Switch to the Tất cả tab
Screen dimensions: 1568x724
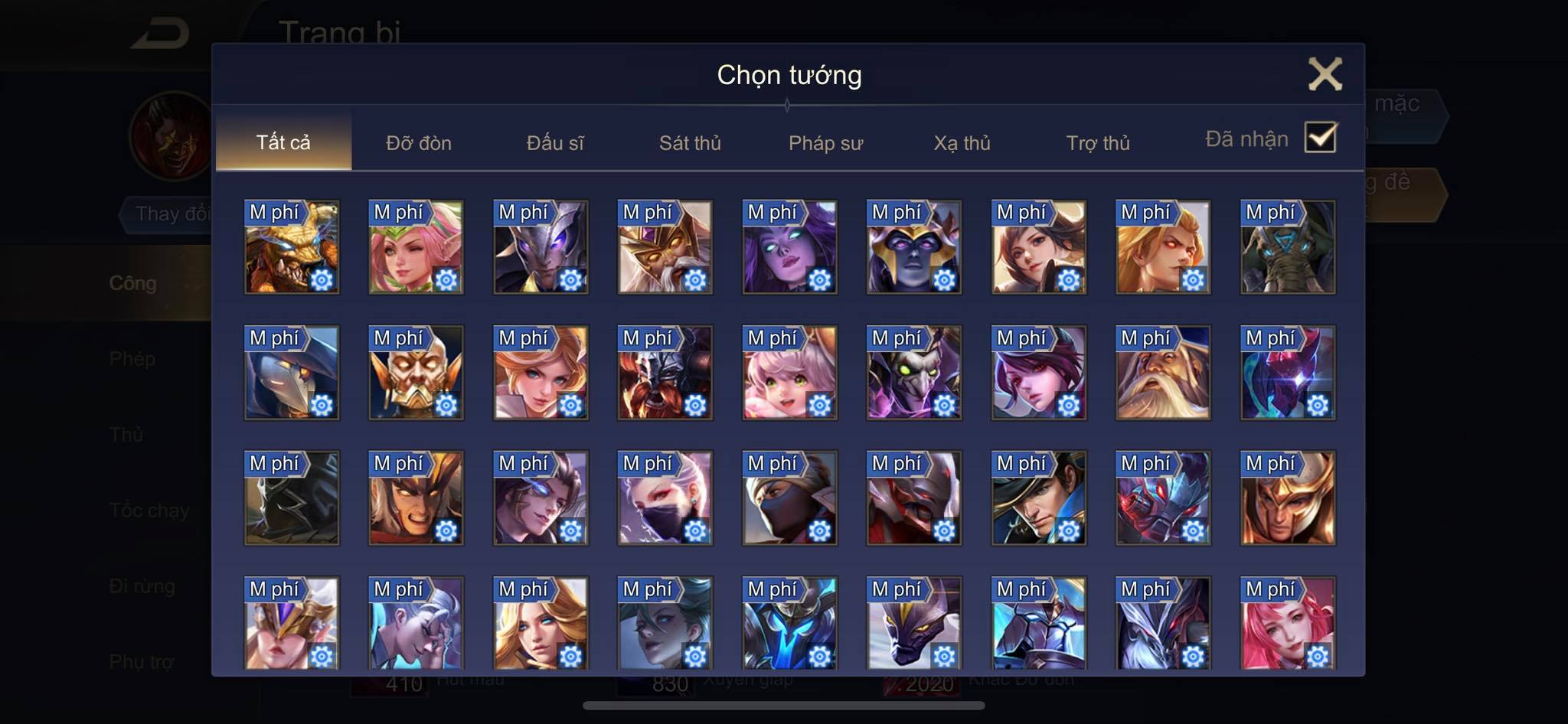coord(283,142)
